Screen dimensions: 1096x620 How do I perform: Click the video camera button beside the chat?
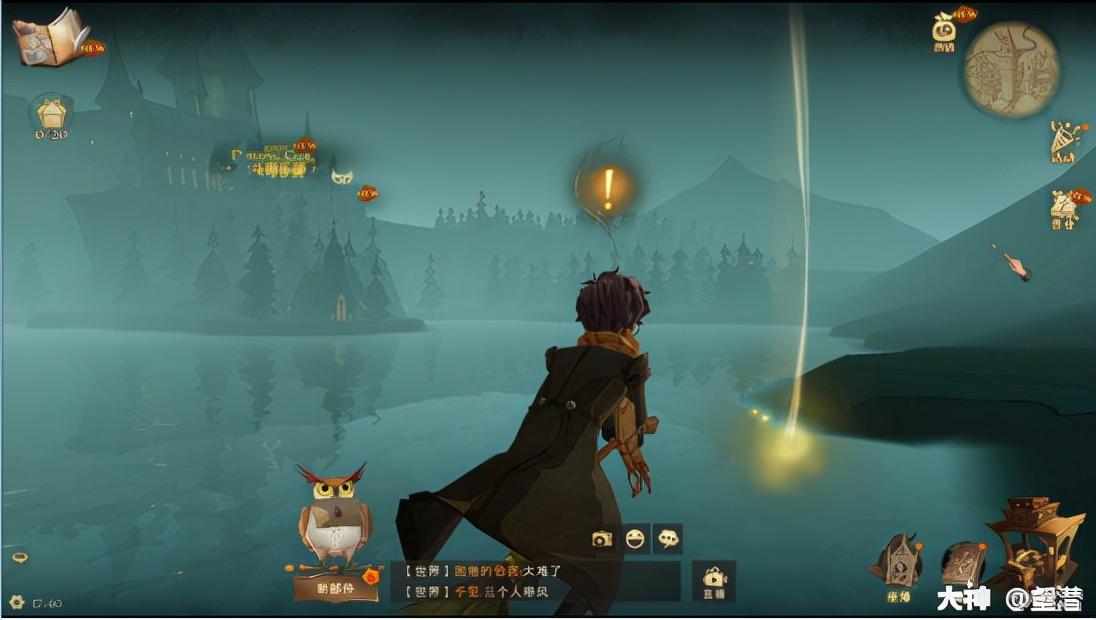coord(714,580)
